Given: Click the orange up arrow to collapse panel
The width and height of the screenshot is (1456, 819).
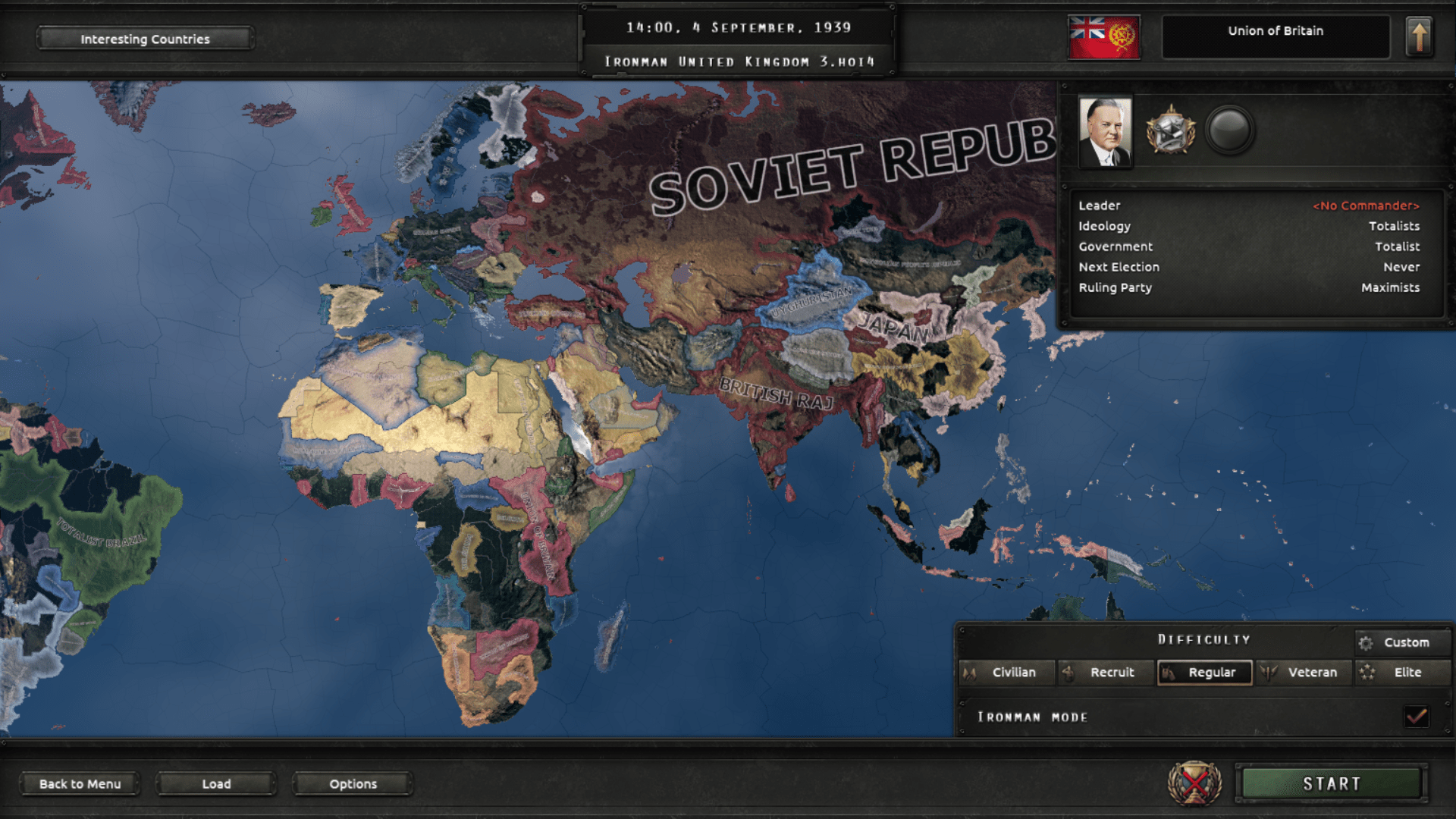Looking at the screenshot, I should coord(1417,37).
